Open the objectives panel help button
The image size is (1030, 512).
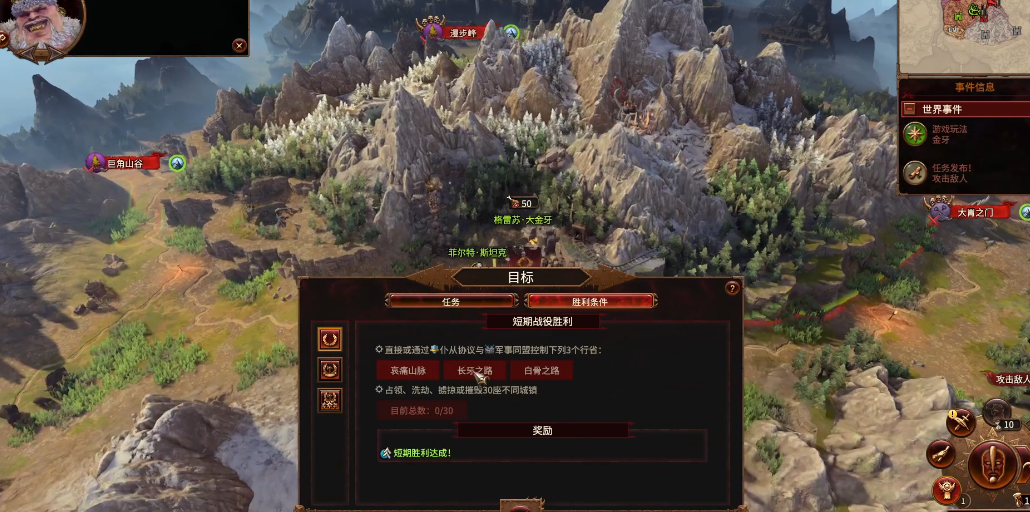pos(732,288)
